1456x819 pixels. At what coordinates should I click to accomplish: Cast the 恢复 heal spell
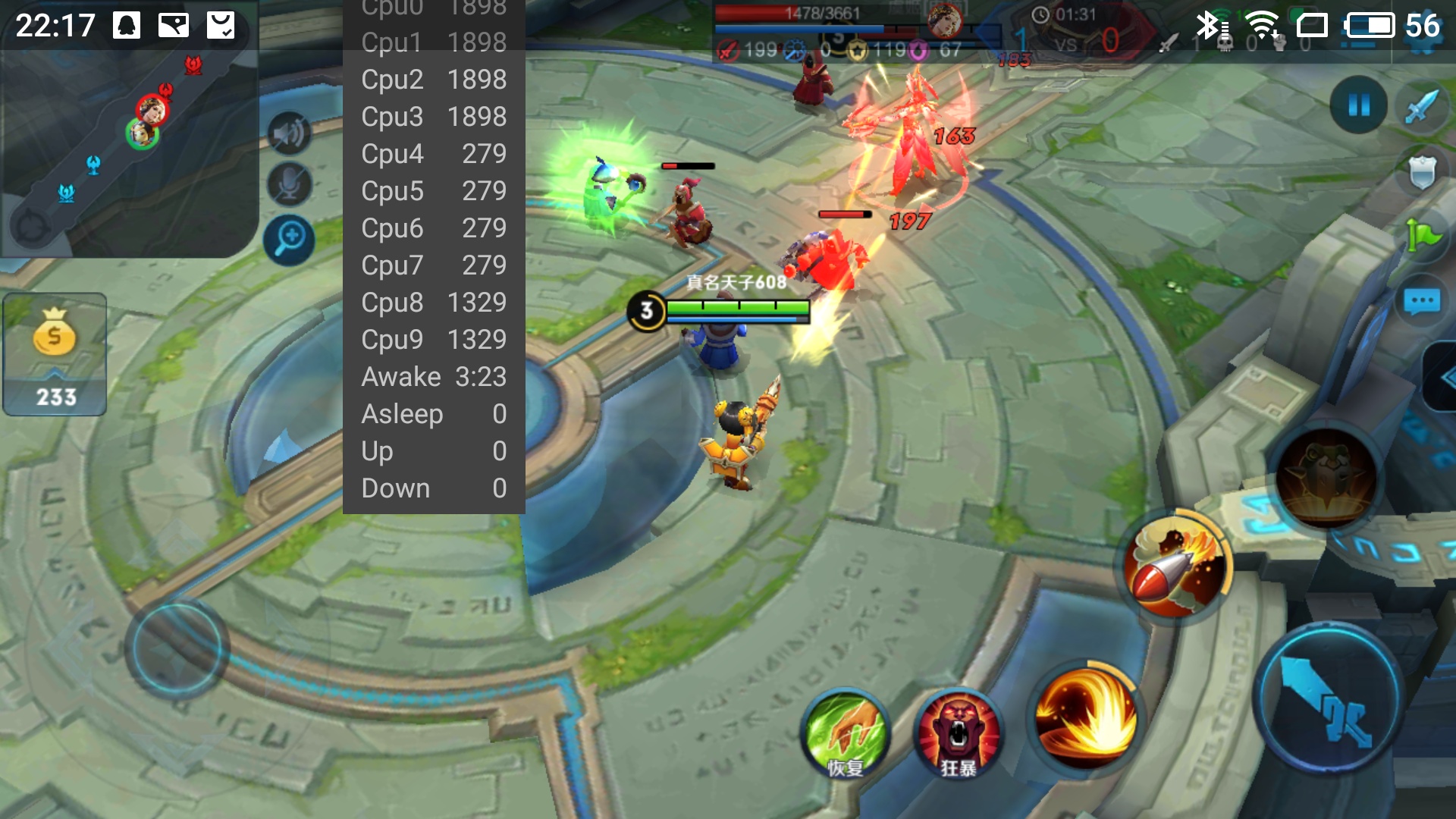pyautogui.click(x=846, y=733)
